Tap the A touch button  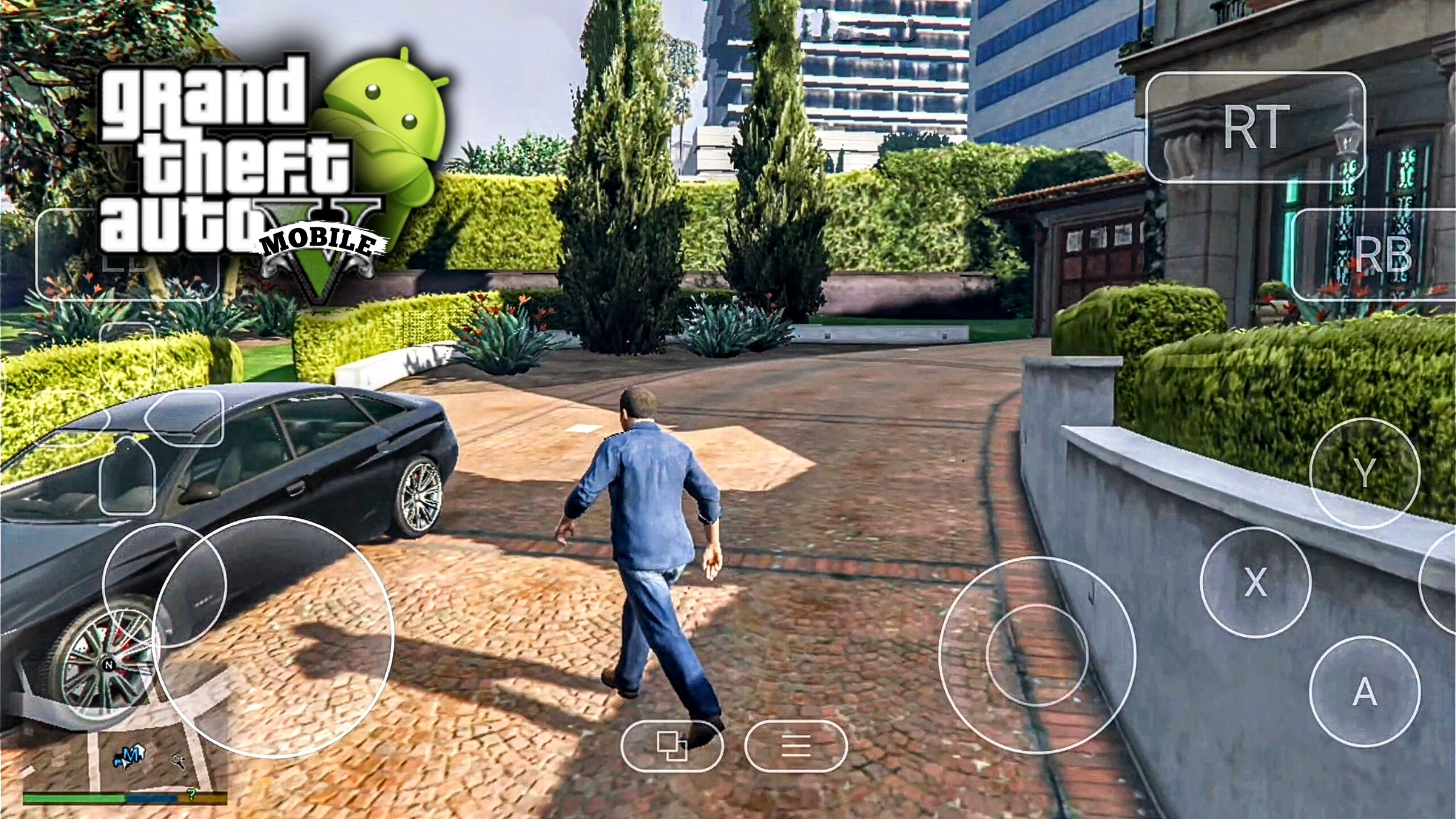tap(1364, 690)
